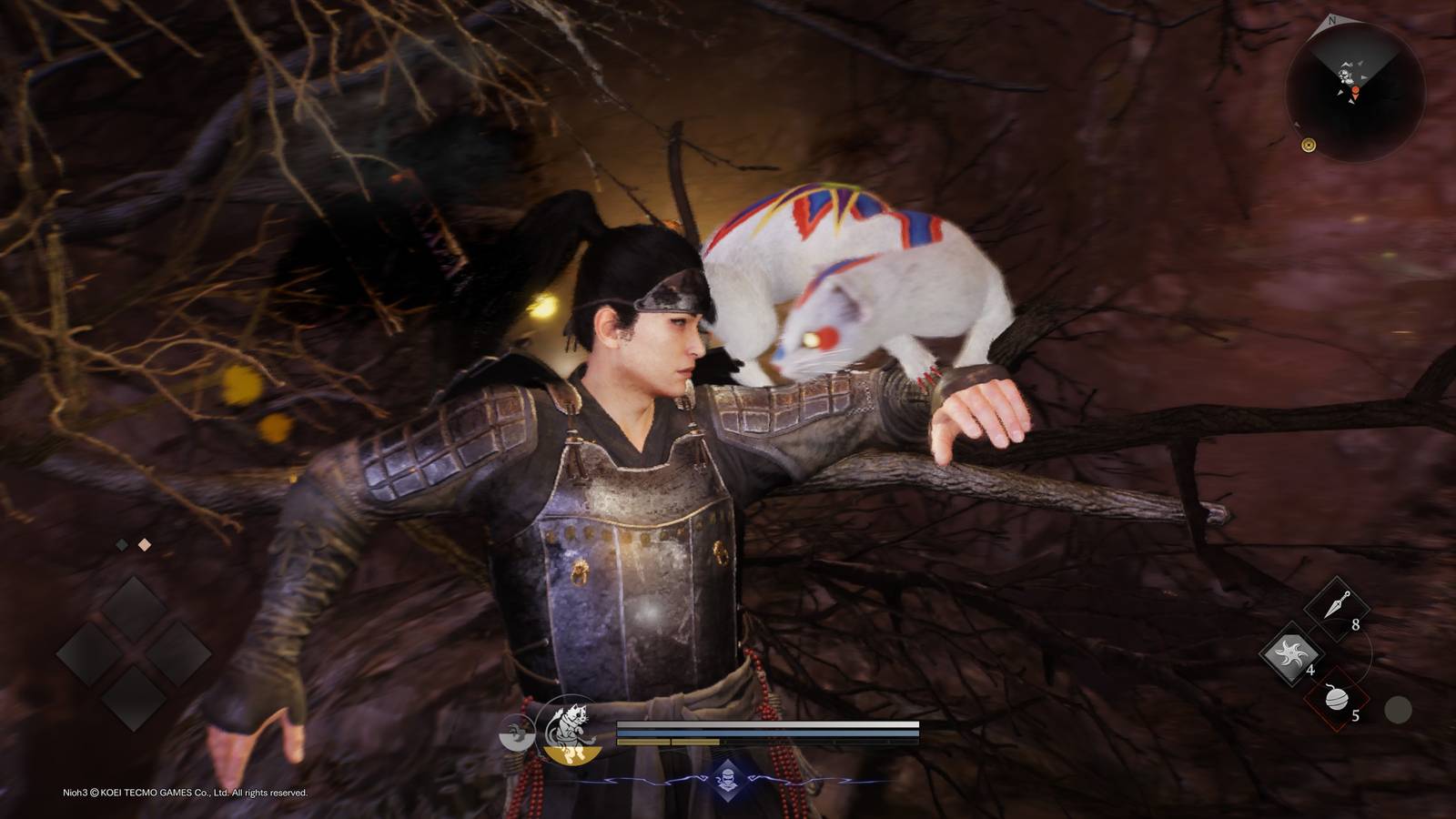The image size is (1456, 819).
Task: Select the bomb item icon
Action: (x=1338, y=699)
